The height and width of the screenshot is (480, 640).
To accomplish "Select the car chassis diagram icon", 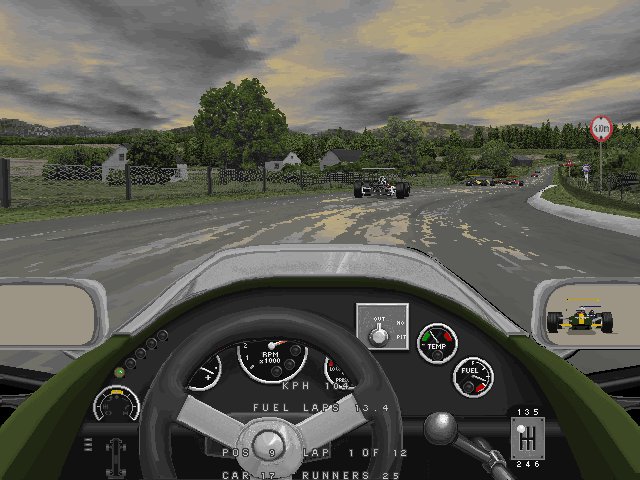I will point(118,455).
